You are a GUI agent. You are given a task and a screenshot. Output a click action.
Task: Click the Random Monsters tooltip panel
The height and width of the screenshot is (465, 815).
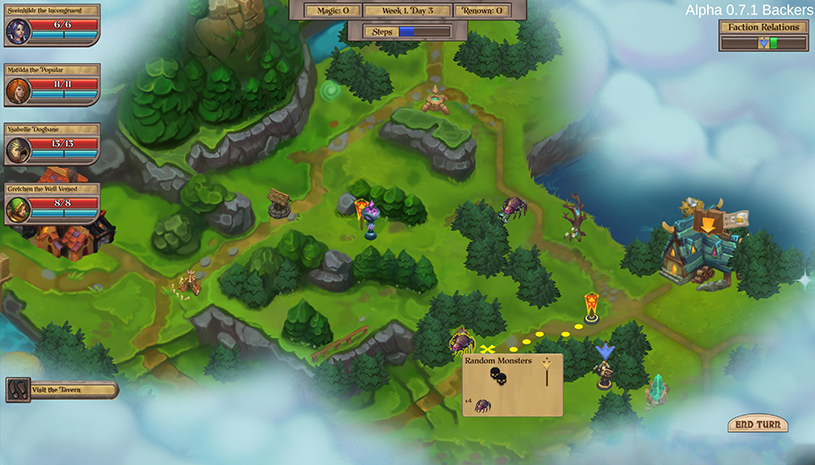click(x=512, y=385)
